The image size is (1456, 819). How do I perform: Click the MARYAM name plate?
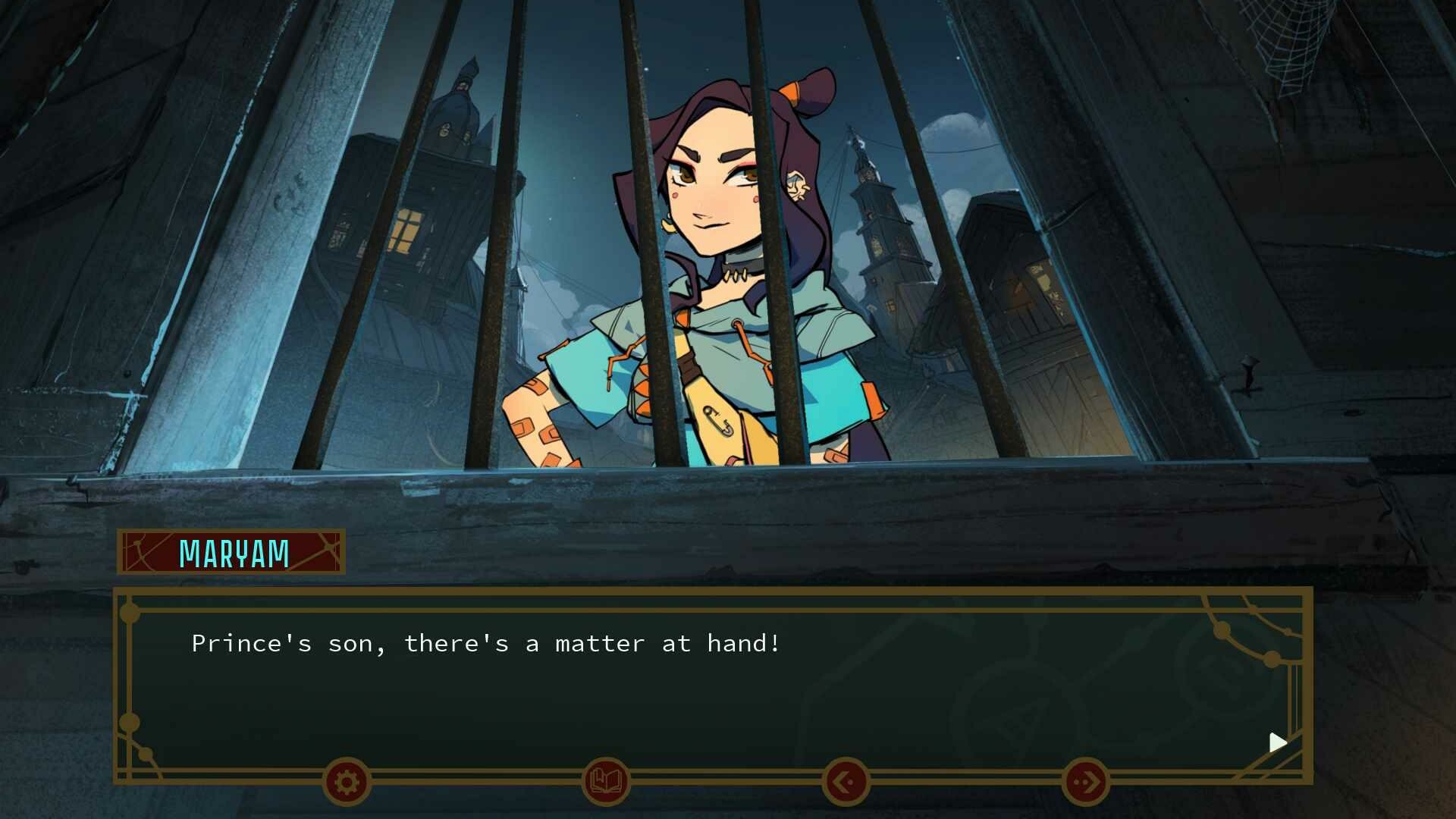(230, 553)
